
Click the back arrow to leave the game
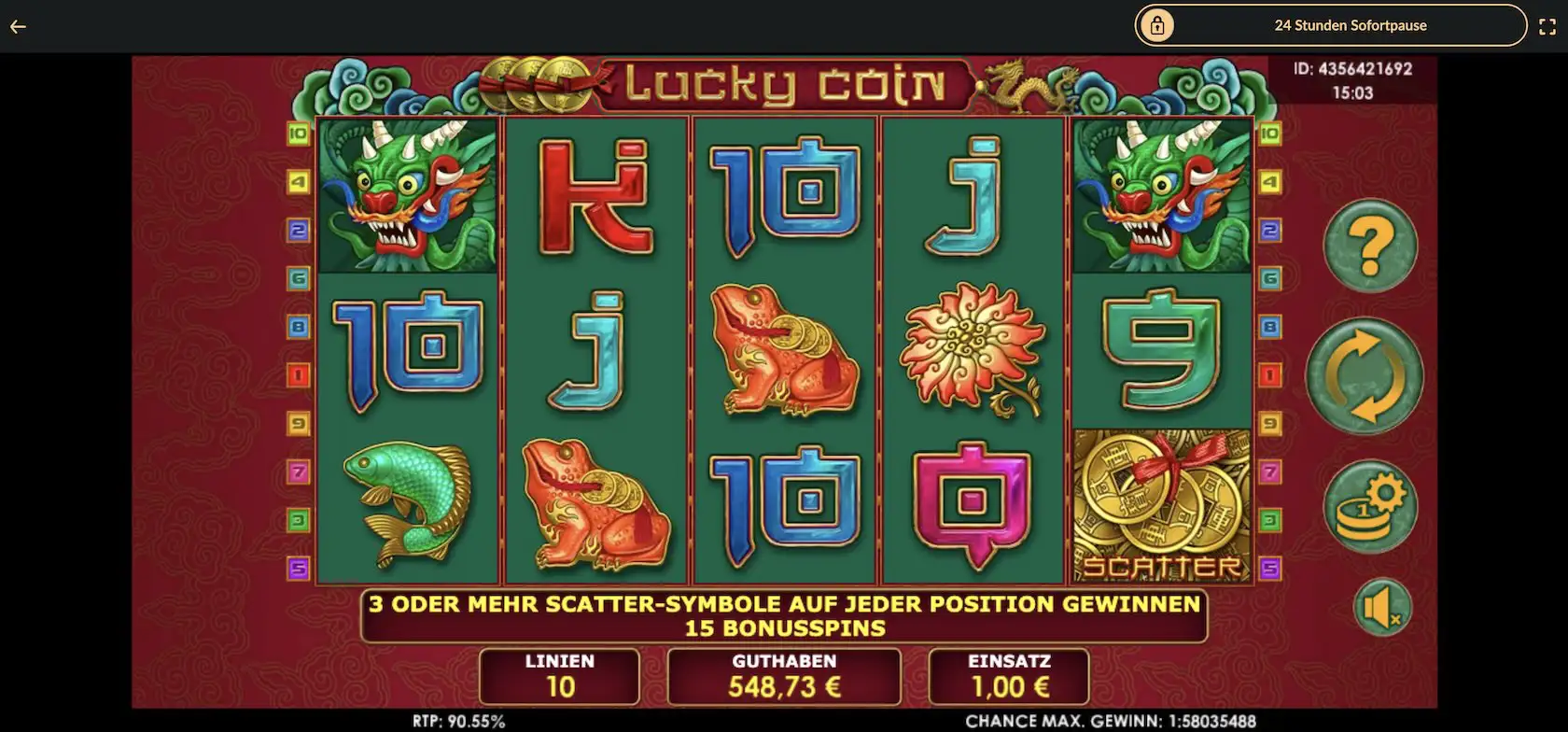(x=17, y=26)
